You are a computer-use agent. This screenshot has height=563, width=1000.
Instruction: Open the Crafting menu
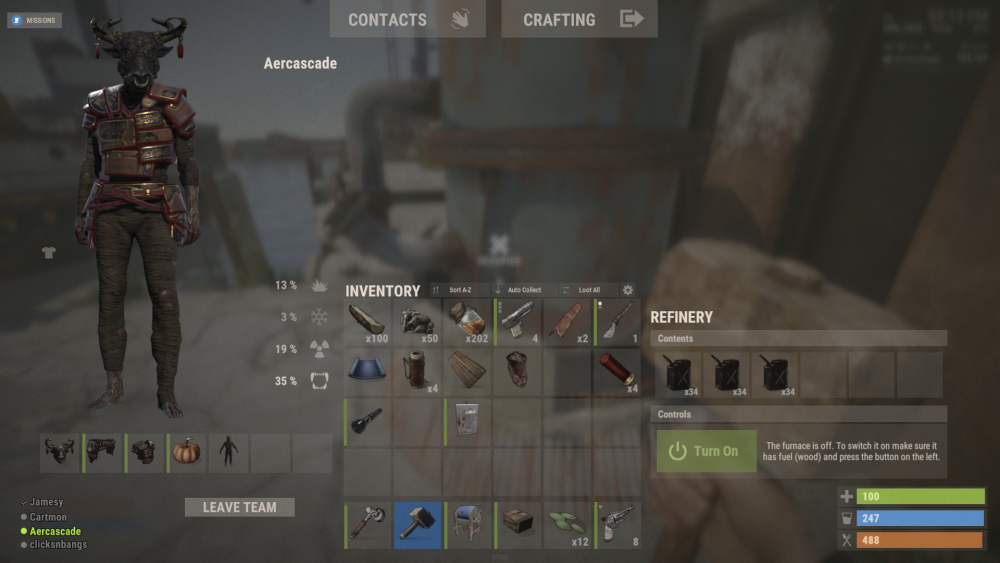coord(579,19)
